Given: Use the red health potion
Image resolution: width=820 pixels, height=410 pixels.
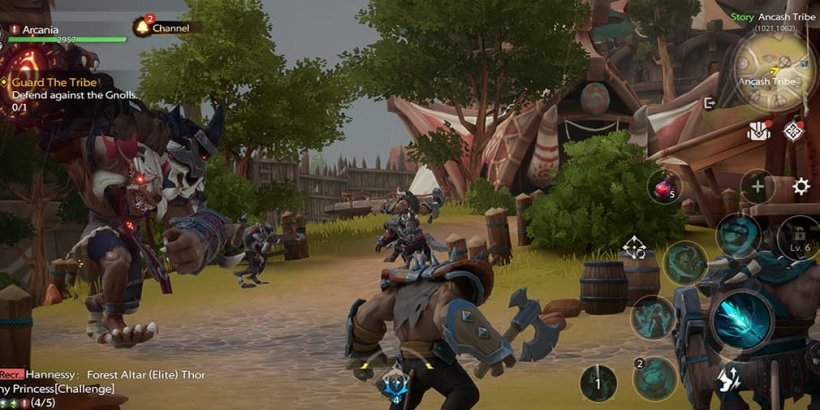Looking at the screenshot, I should pyautogui.click(x=663, y=186).
